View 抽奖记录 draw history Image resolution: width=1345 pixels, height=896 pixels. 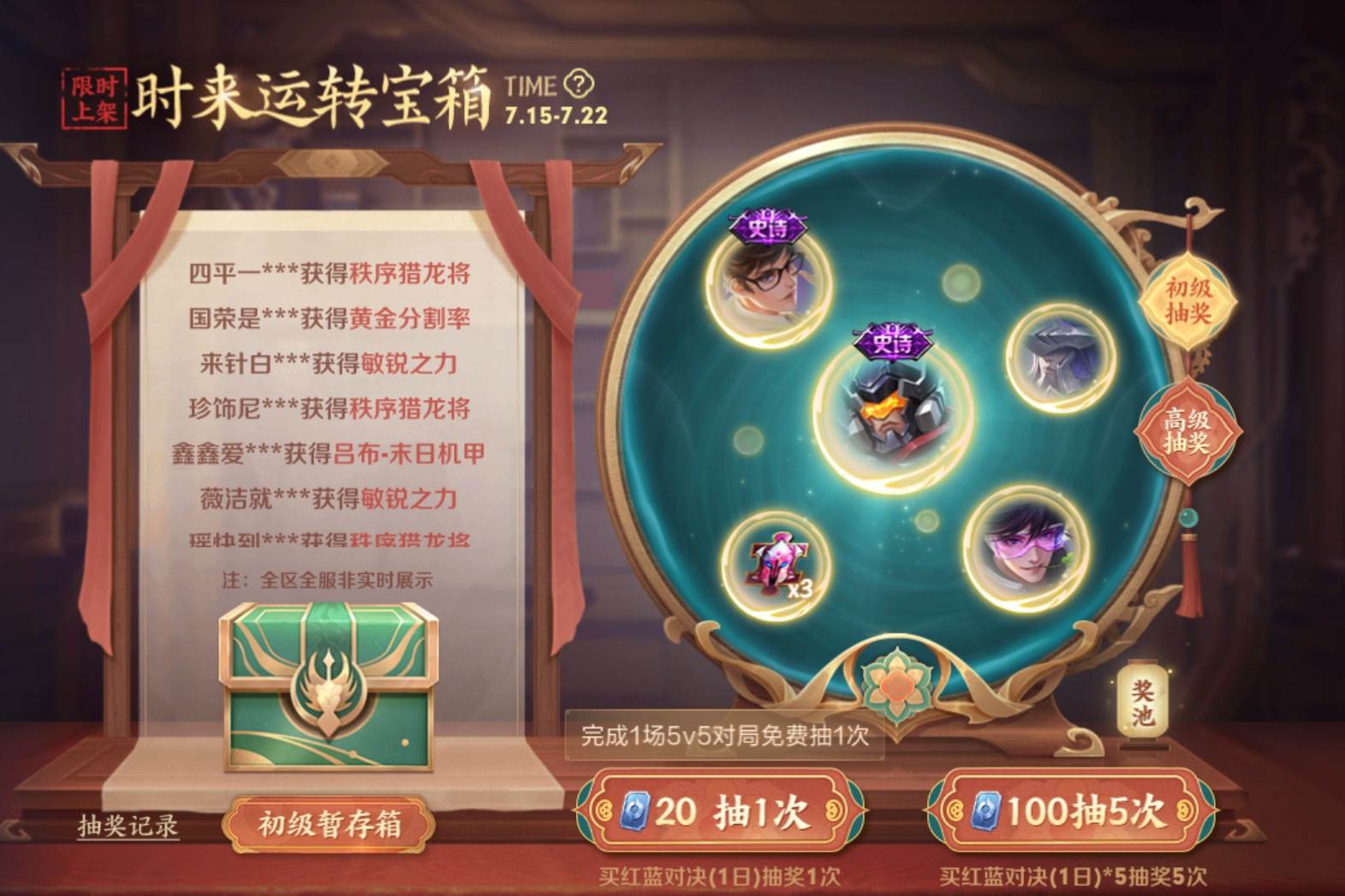point(128,826)
